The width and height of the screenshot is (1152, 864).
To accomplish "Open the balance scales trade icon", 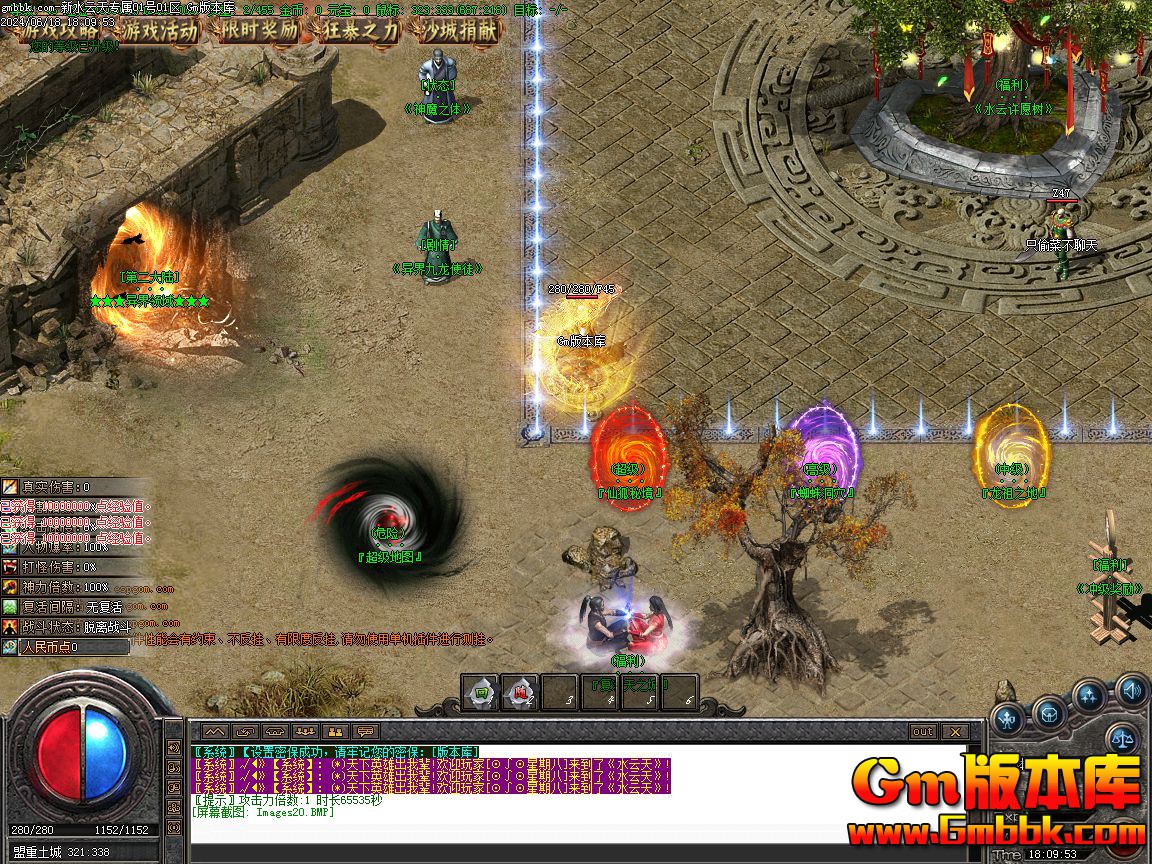I will [1121, 740].
